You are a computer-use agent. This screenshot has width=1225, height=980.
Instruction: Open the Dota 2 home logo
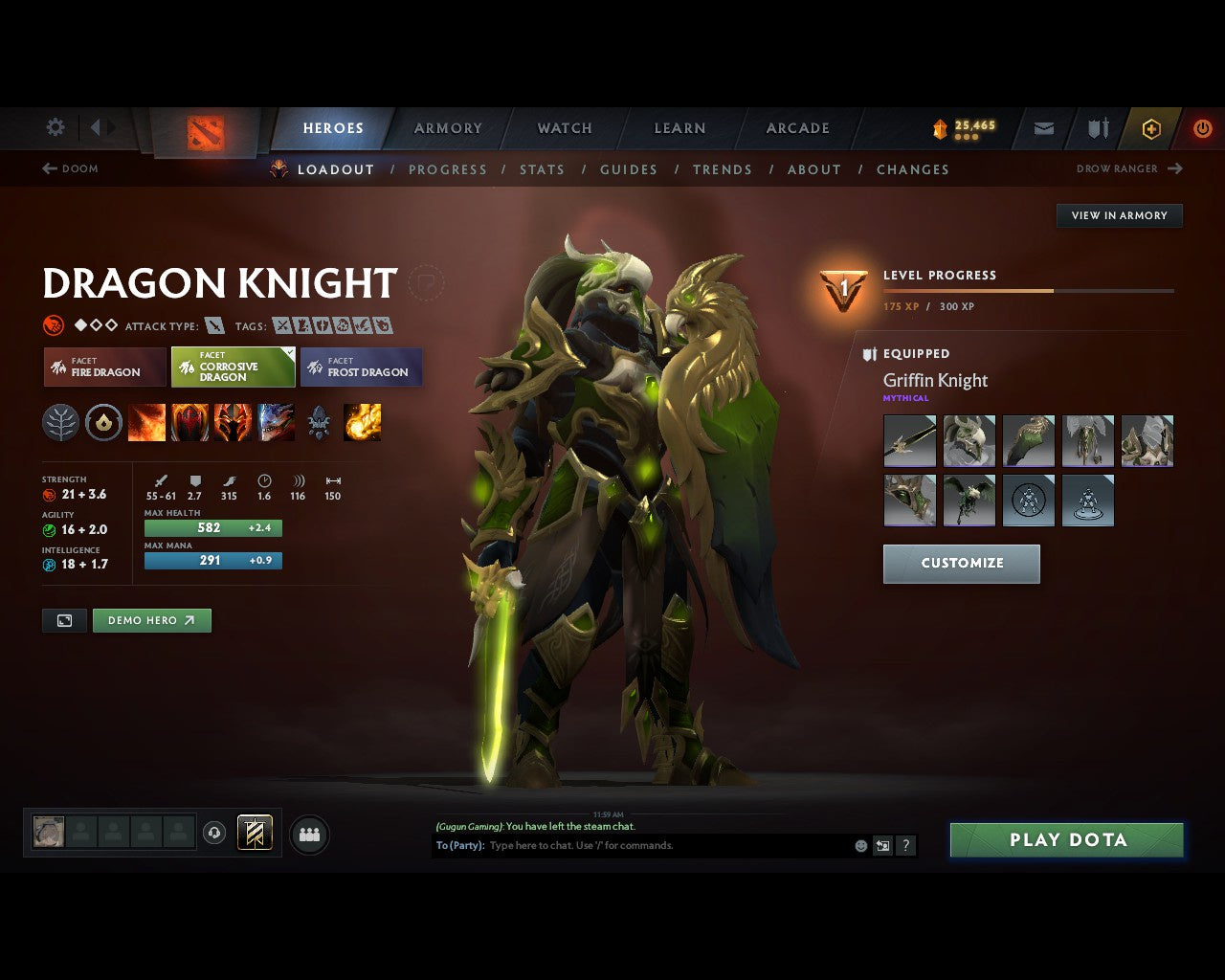204,132
